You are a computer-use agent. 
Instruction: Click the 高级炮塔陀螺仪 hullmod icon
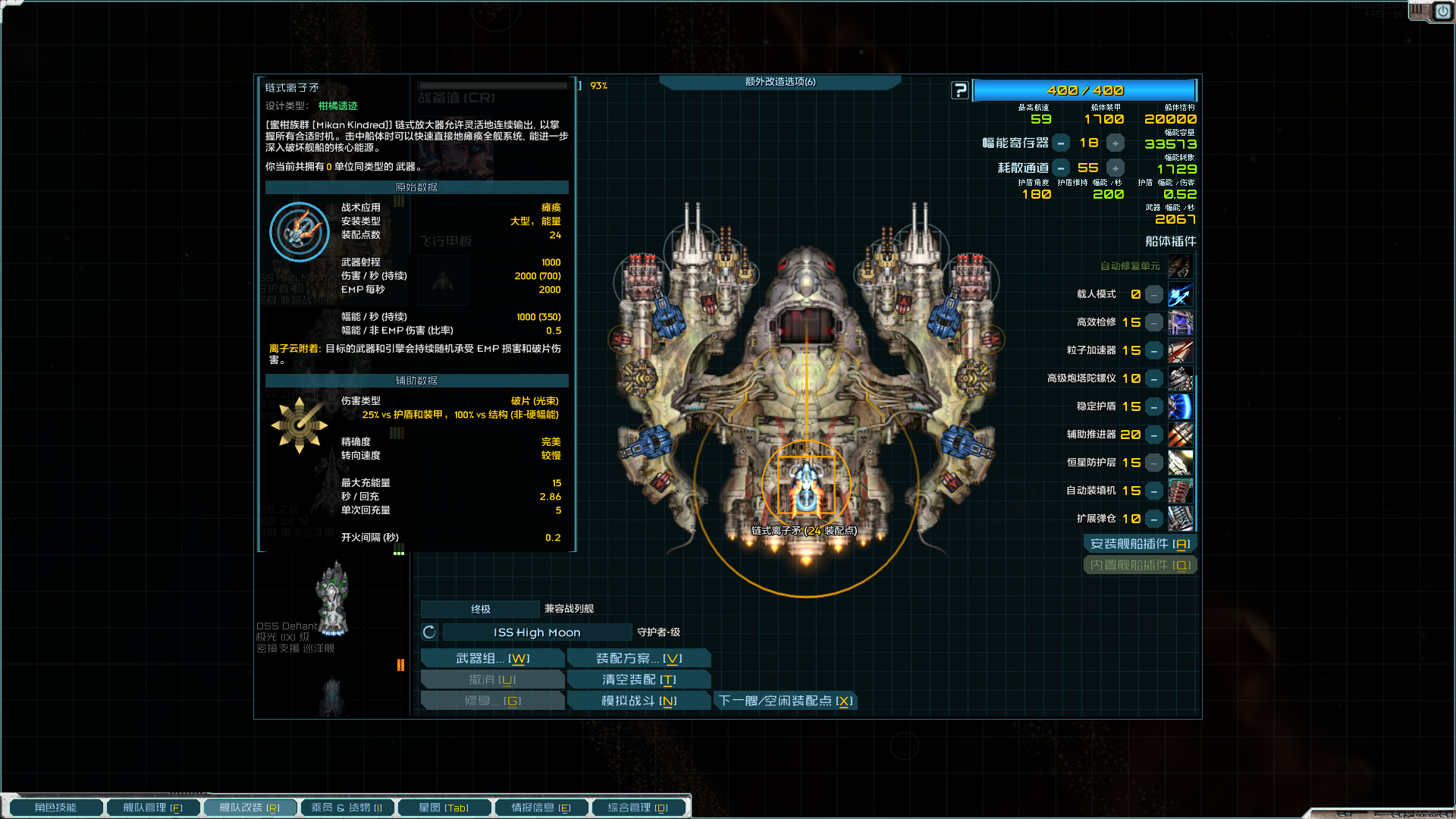point(1181,378)
